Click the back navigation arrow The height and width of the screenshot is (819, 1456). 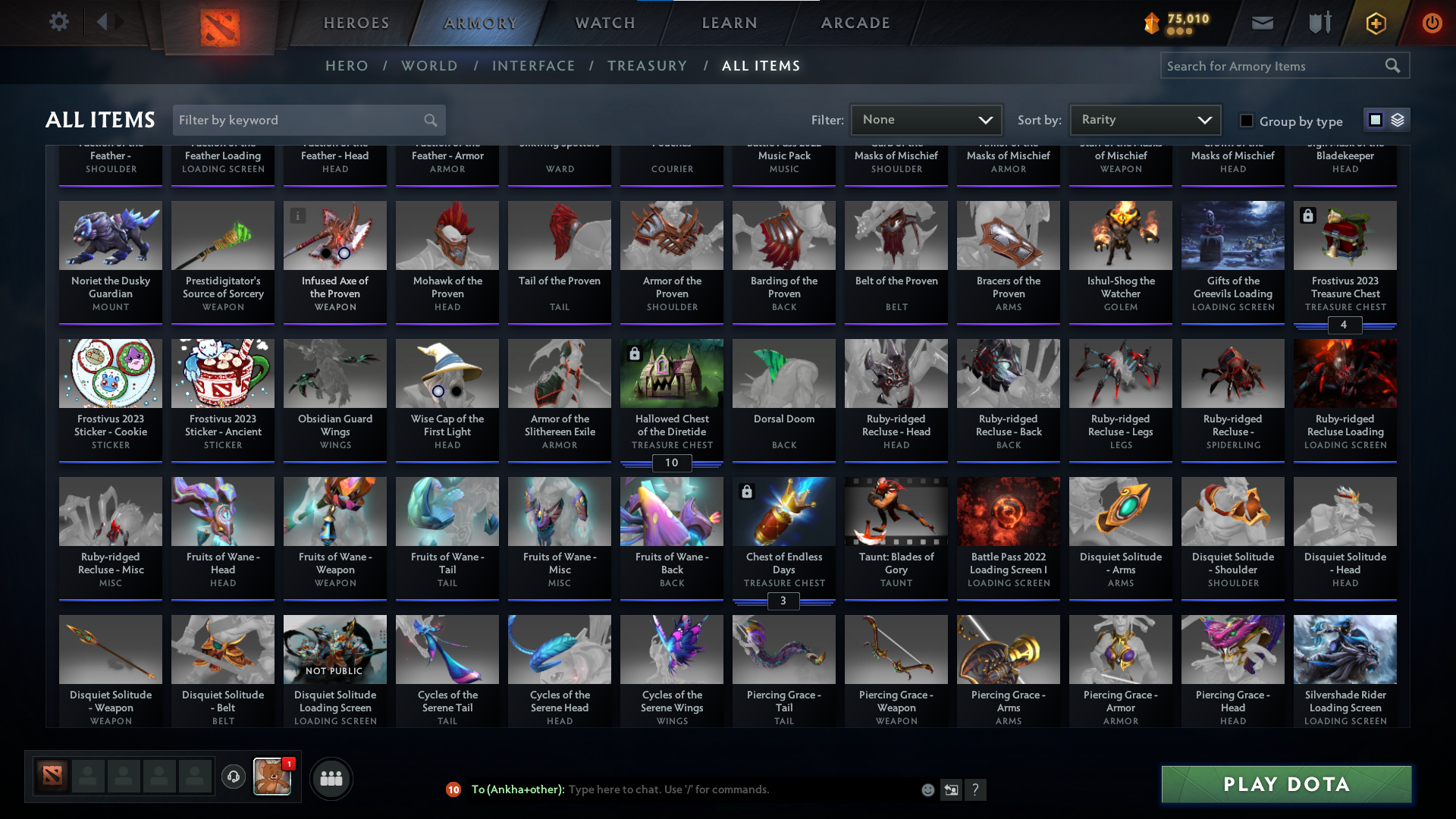[x=105, y=22]
